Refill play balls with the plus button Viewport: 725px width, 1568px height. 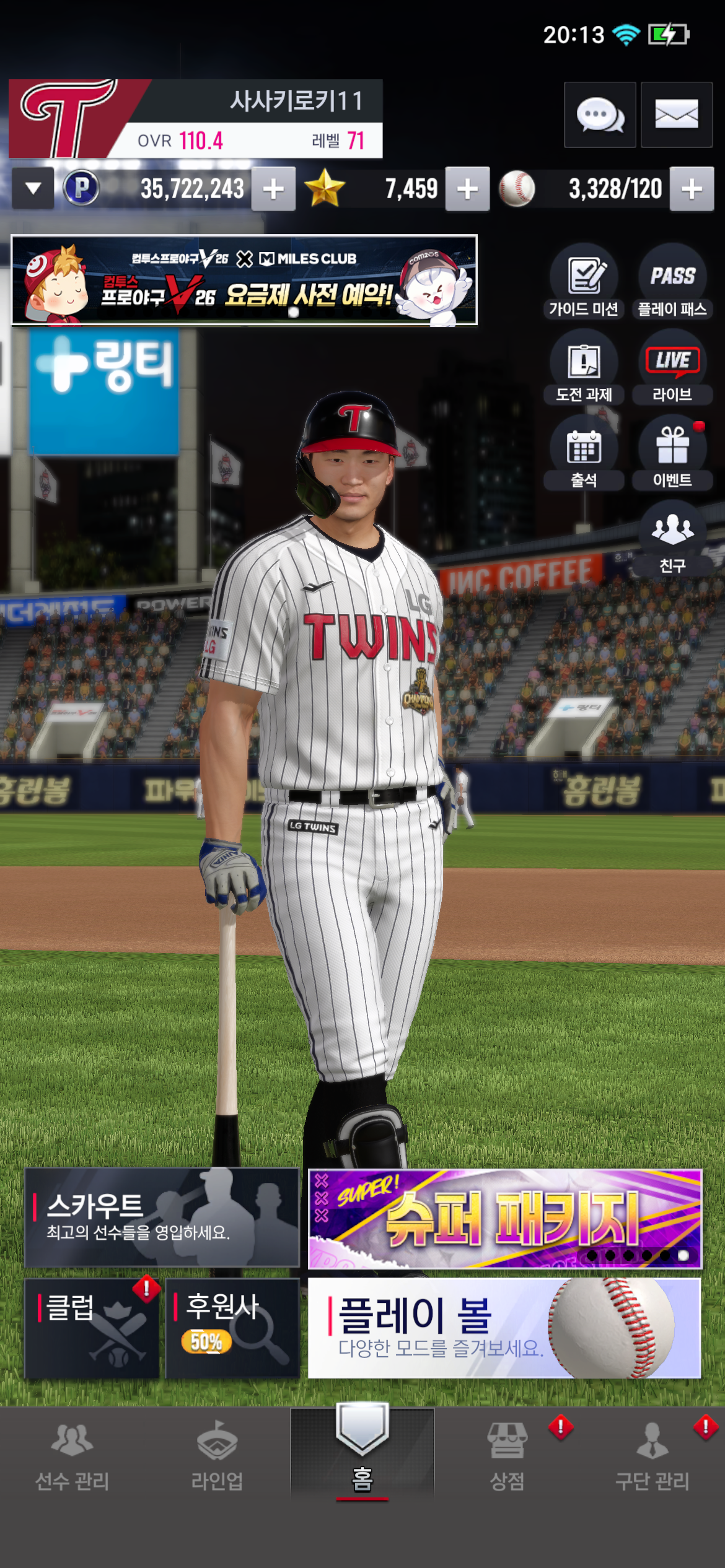[692, 189]
